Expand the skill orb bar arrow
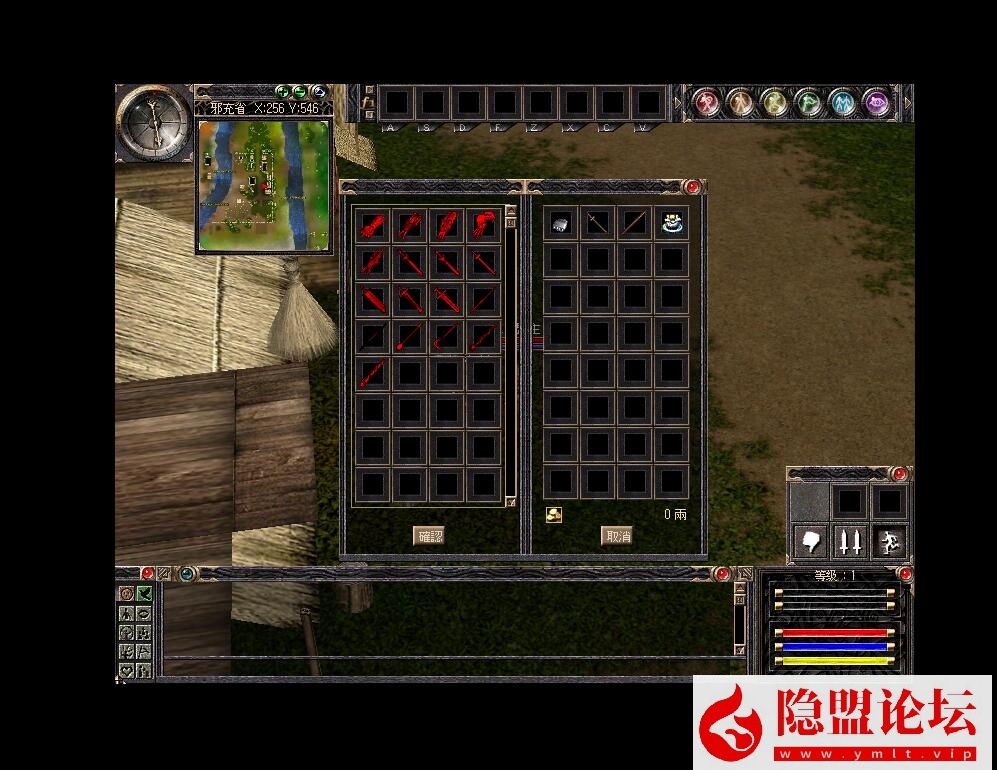This screenshot has width=997, height=770. (x=908, y=102)
